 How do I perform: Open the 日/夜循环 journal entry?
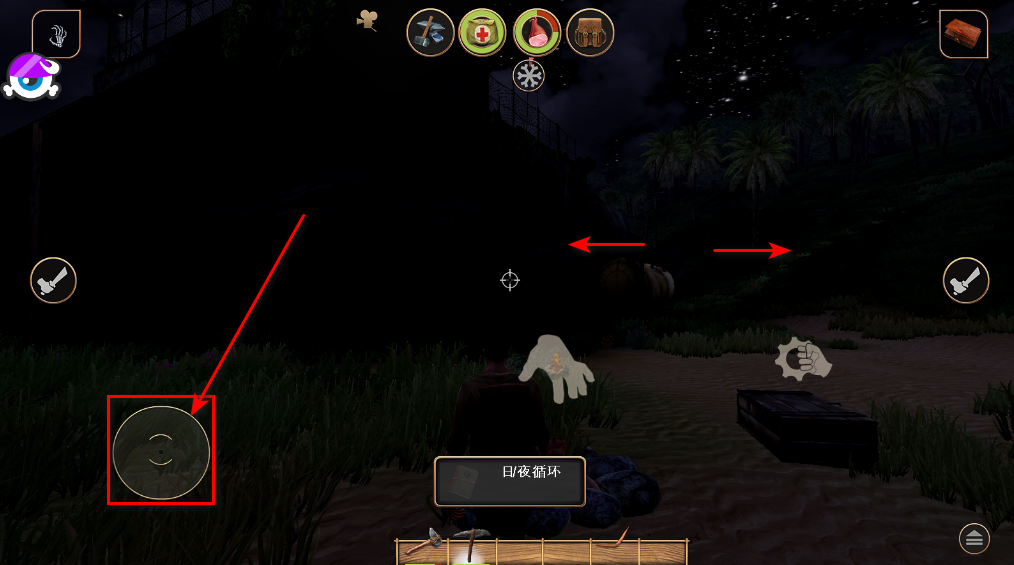click(510, 481)
